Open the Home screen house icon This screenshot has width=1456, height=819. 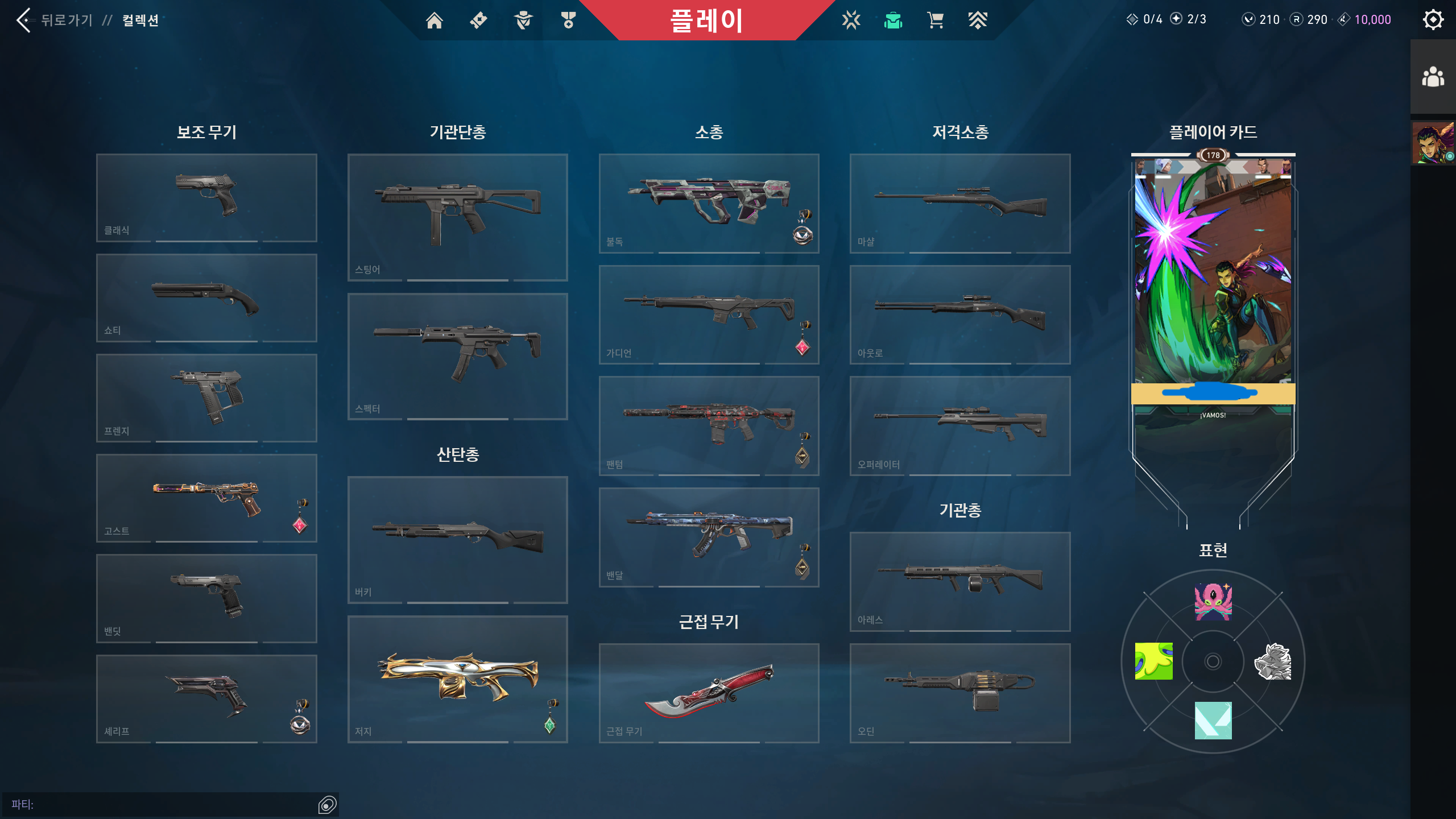click(x=436, y=20)
